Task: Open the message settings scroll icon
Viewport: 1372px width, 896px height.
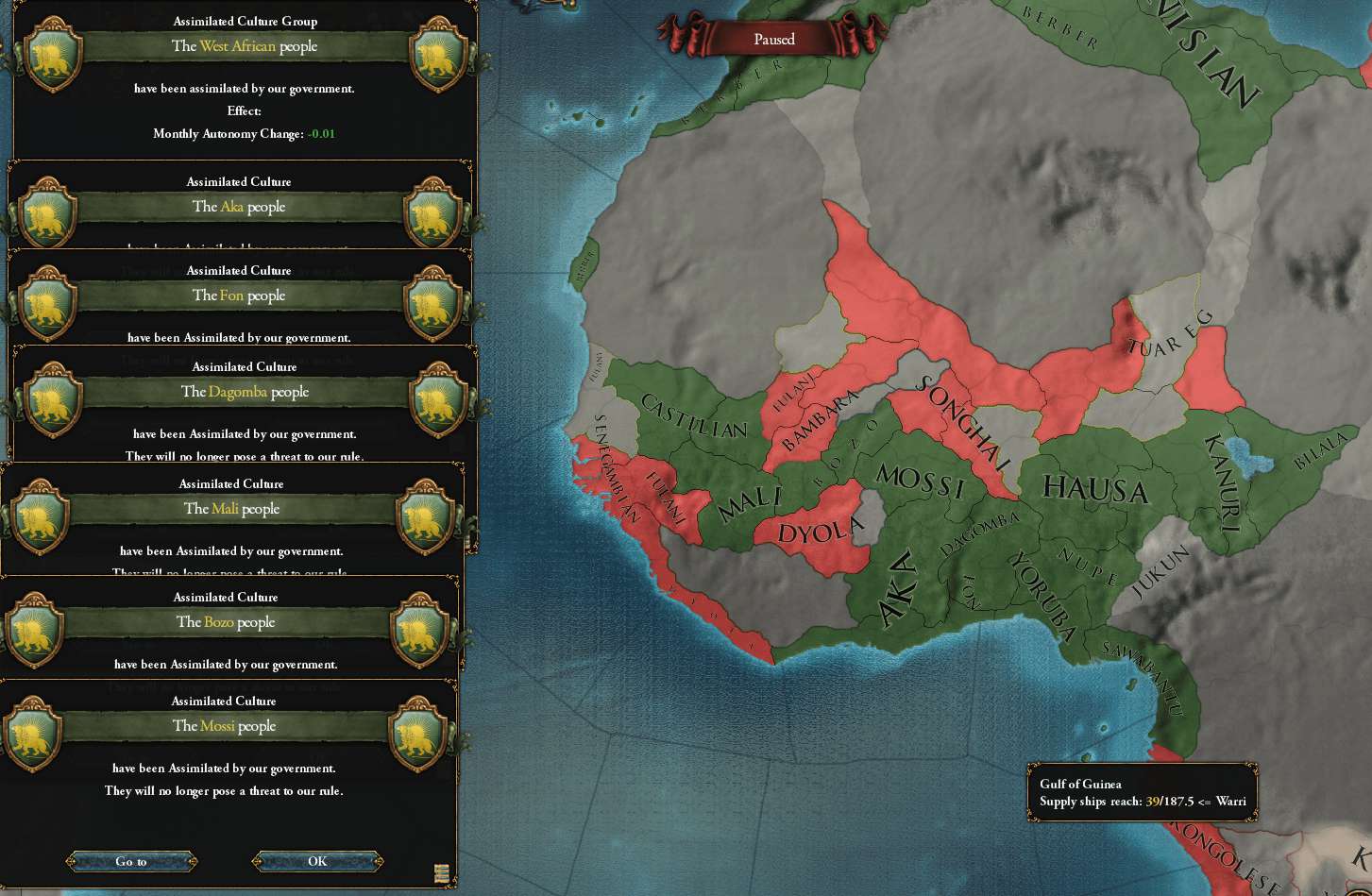Action: point(441,872)
